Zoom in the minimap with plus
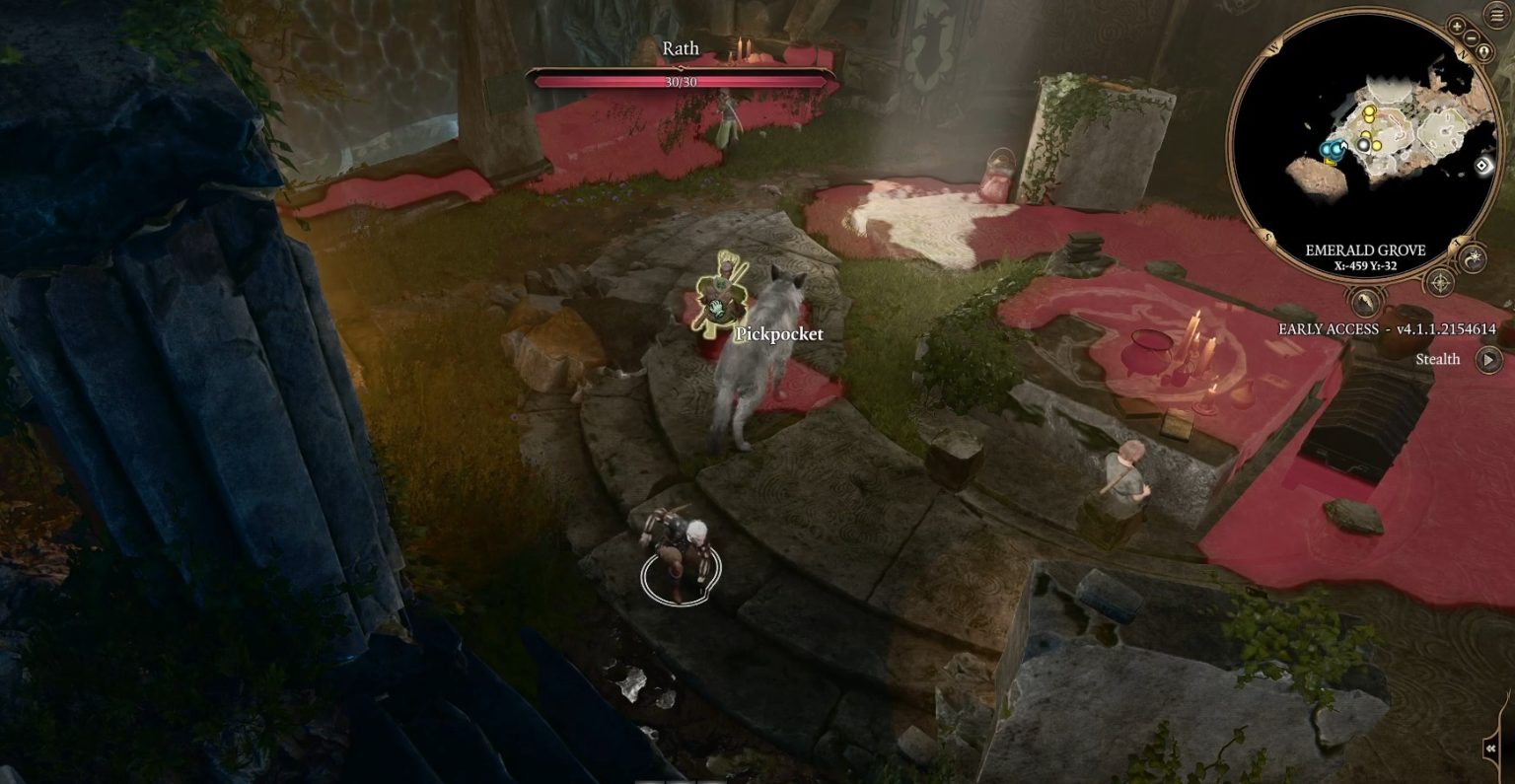Screen dimensions: 1515x784 (x=1457, y=26)
